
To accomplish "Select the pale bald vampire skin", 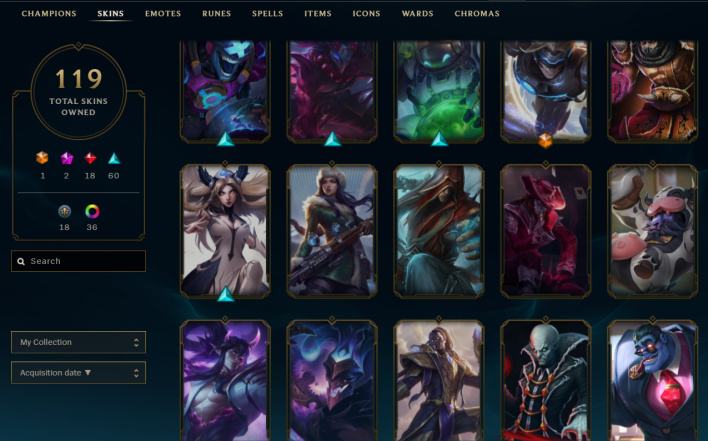I will (546, 380).
